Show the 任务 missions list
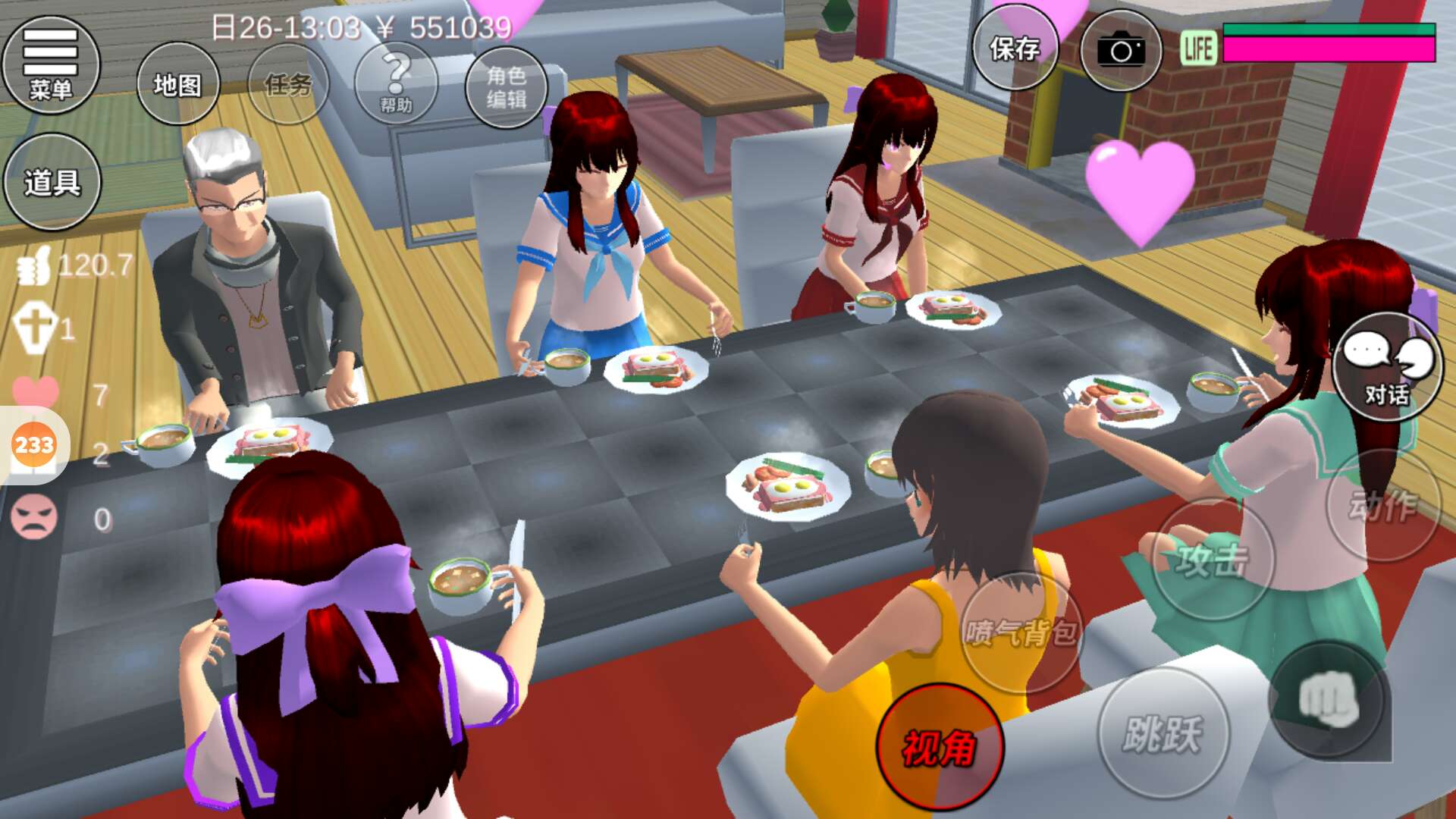 tap(288, 84)
